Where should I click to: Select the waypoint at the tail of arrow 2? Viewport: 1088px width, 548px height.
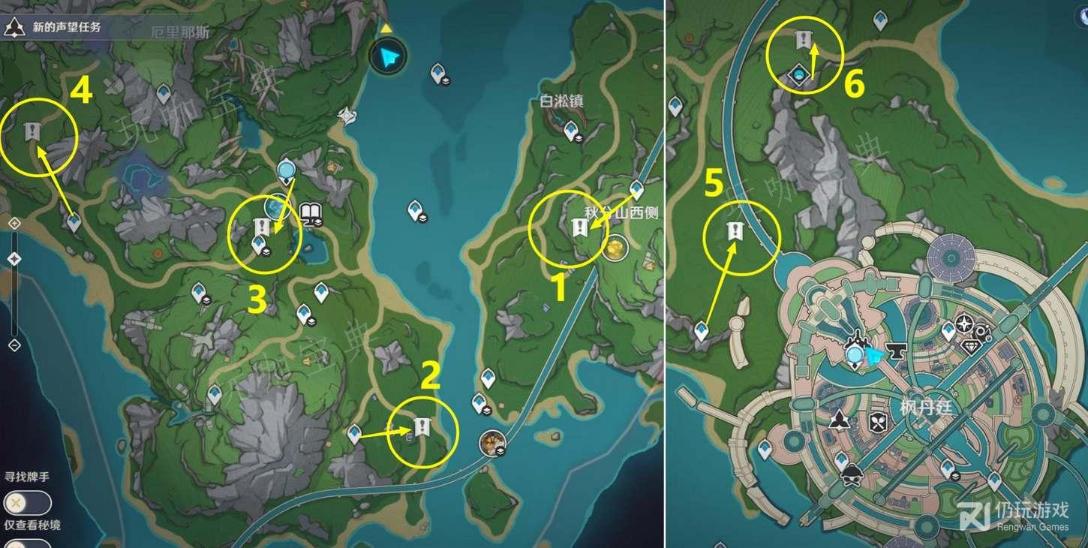pos(353,433)
